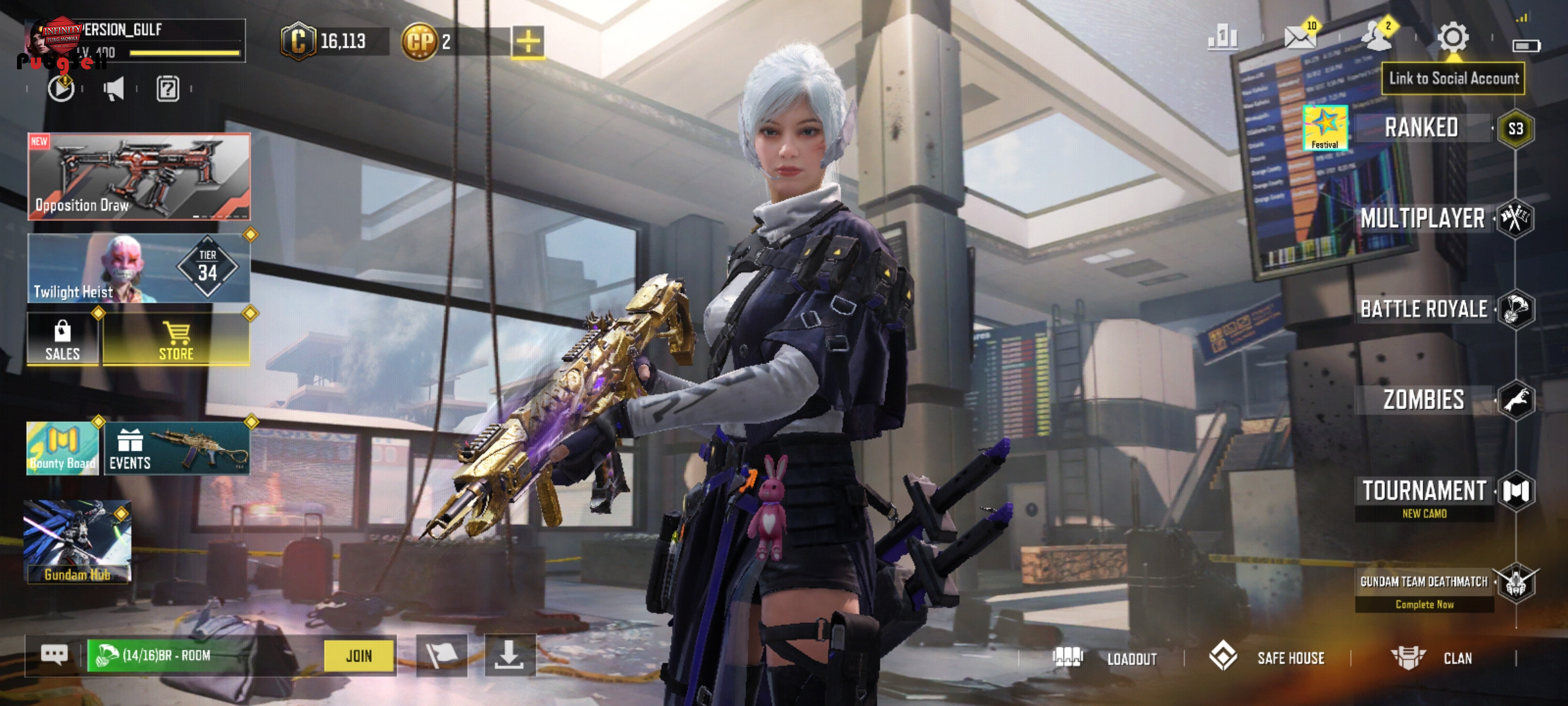The image size is (1568, 706).
Task: Open the Sales lock icon tile
Action: [x=63, y=339]
